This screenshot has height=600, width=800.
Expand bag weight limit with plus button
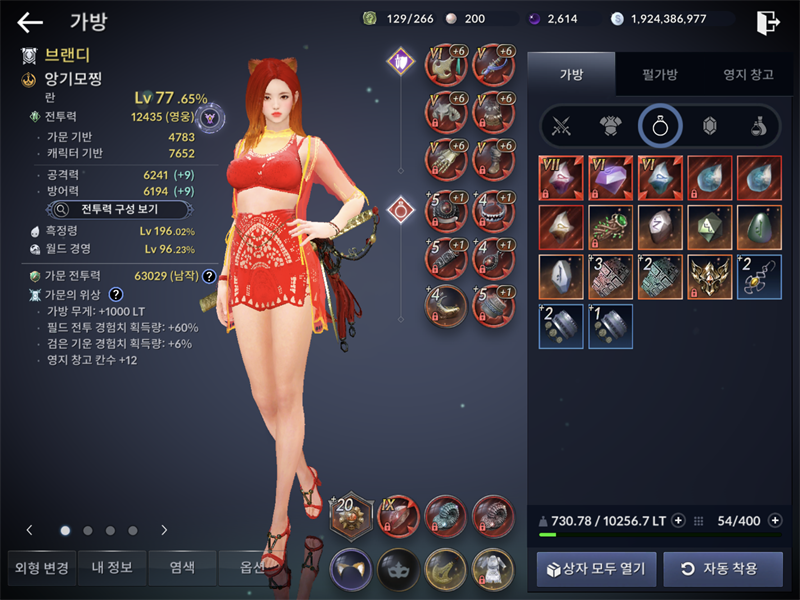coord(679,520)
